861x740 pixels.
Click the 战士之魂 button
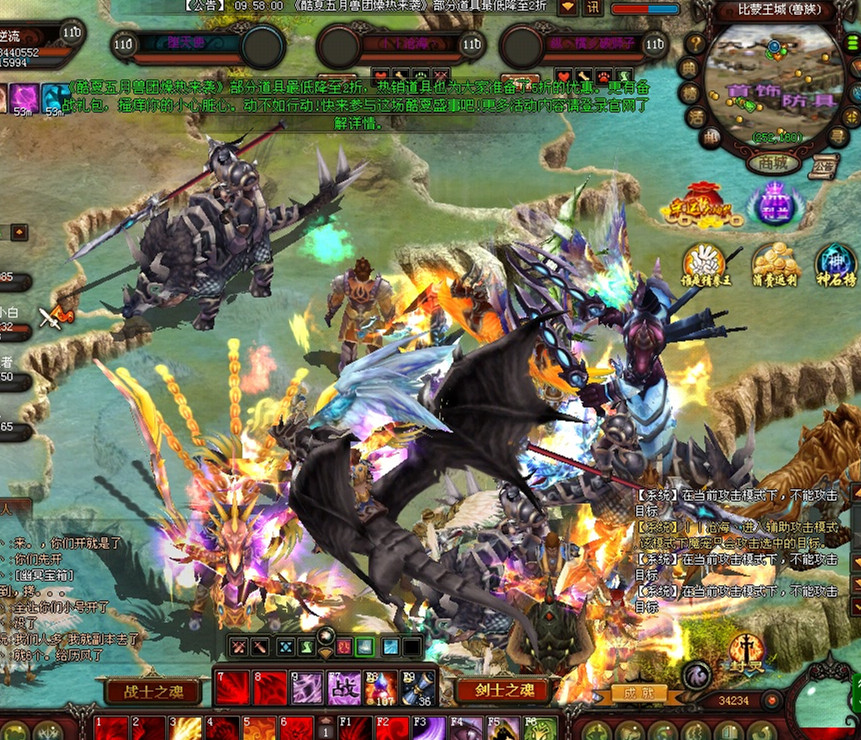152,689
